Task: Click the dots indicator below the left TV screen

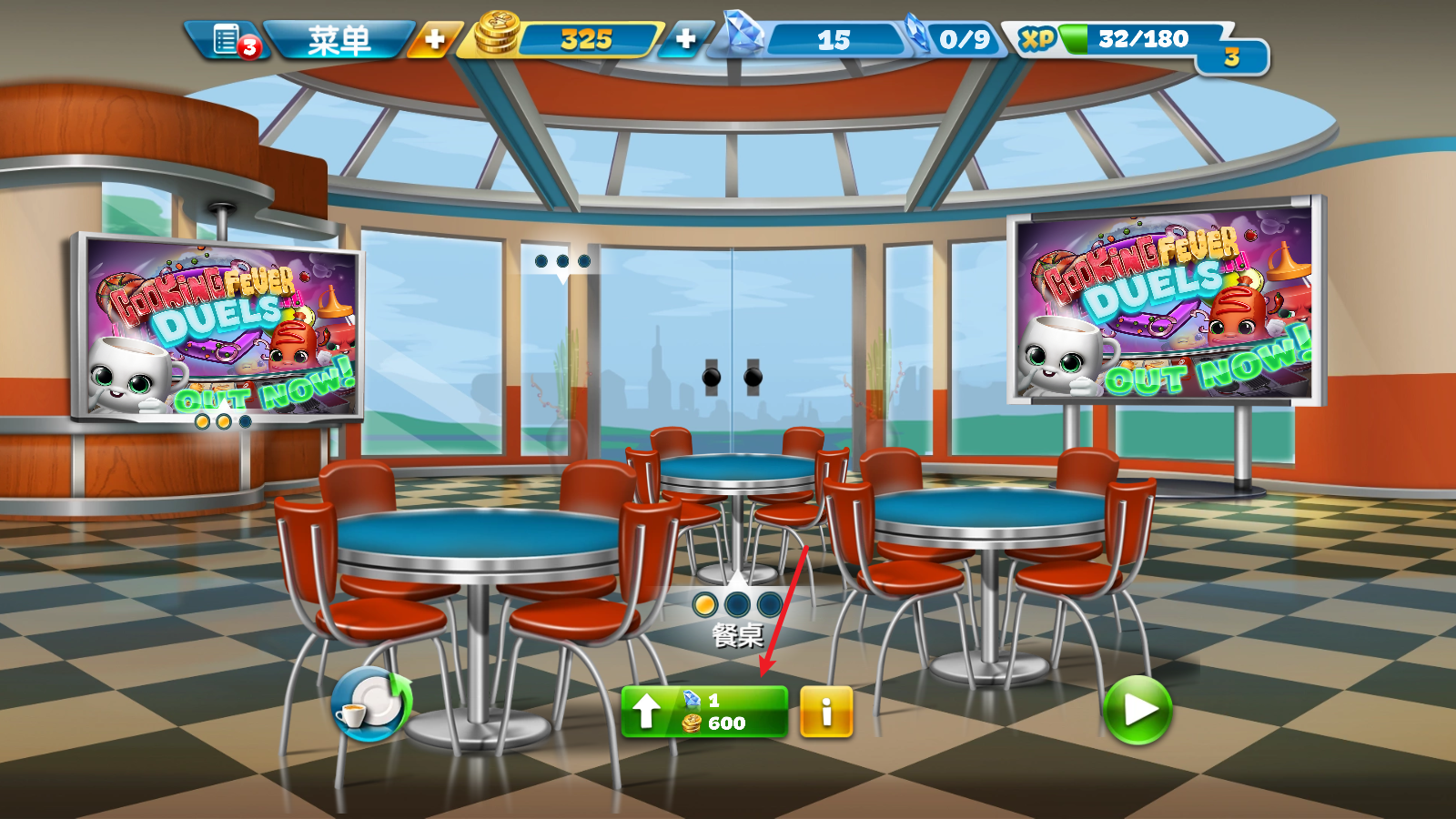Action: [x=221, y=422]
